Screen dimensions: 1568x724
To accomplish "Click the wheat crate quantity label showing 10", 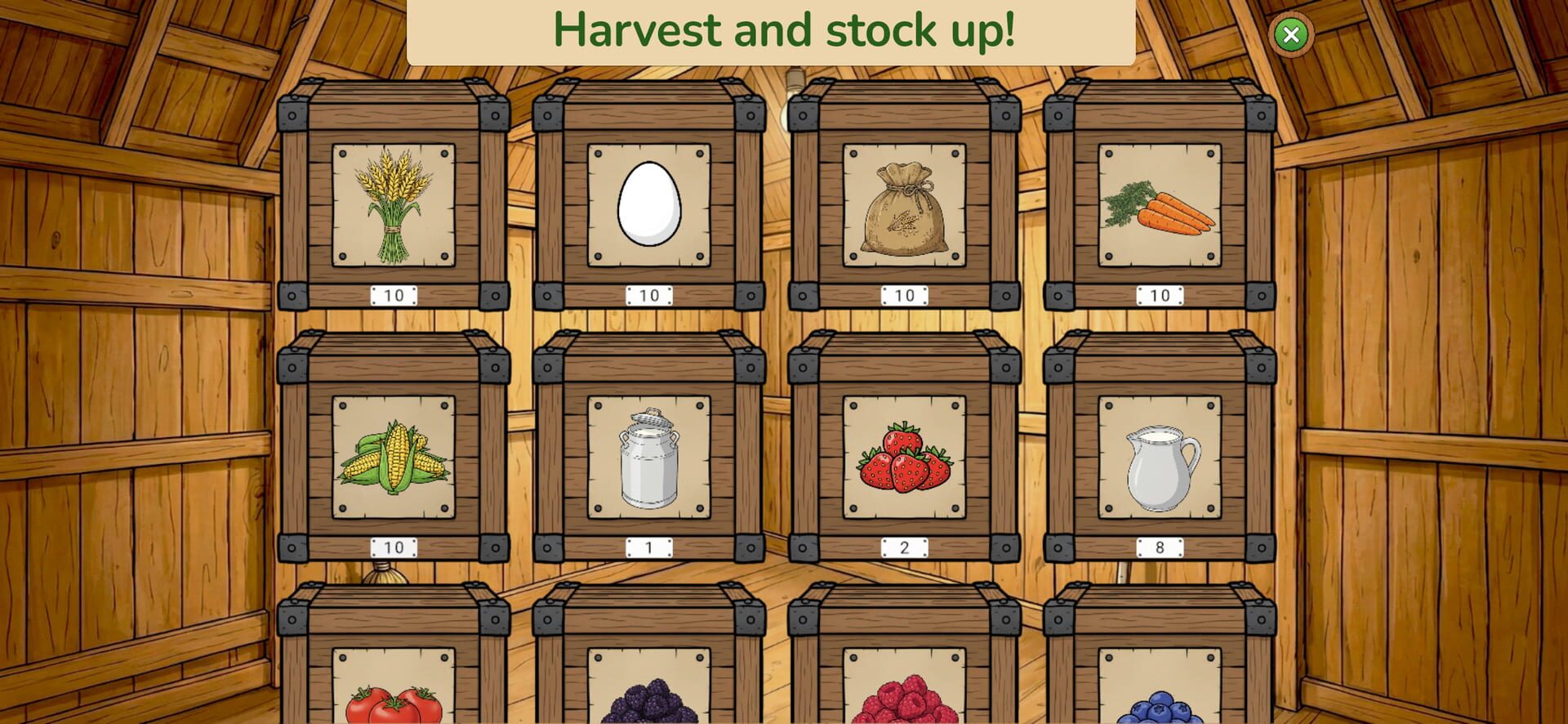I will point(392,296).
